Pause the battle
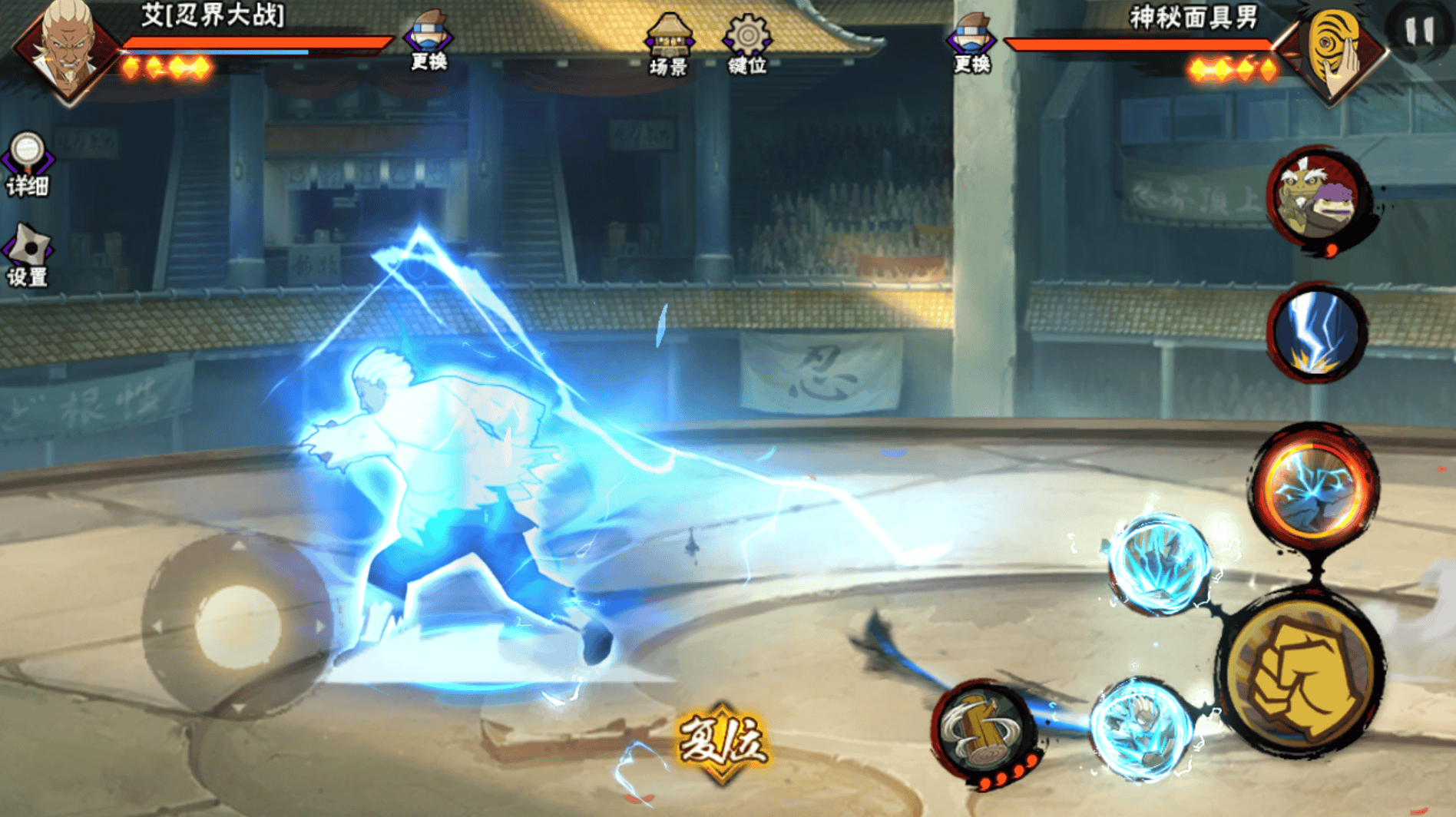The width and height of the screenshot is (1456, 817). 1419,31
